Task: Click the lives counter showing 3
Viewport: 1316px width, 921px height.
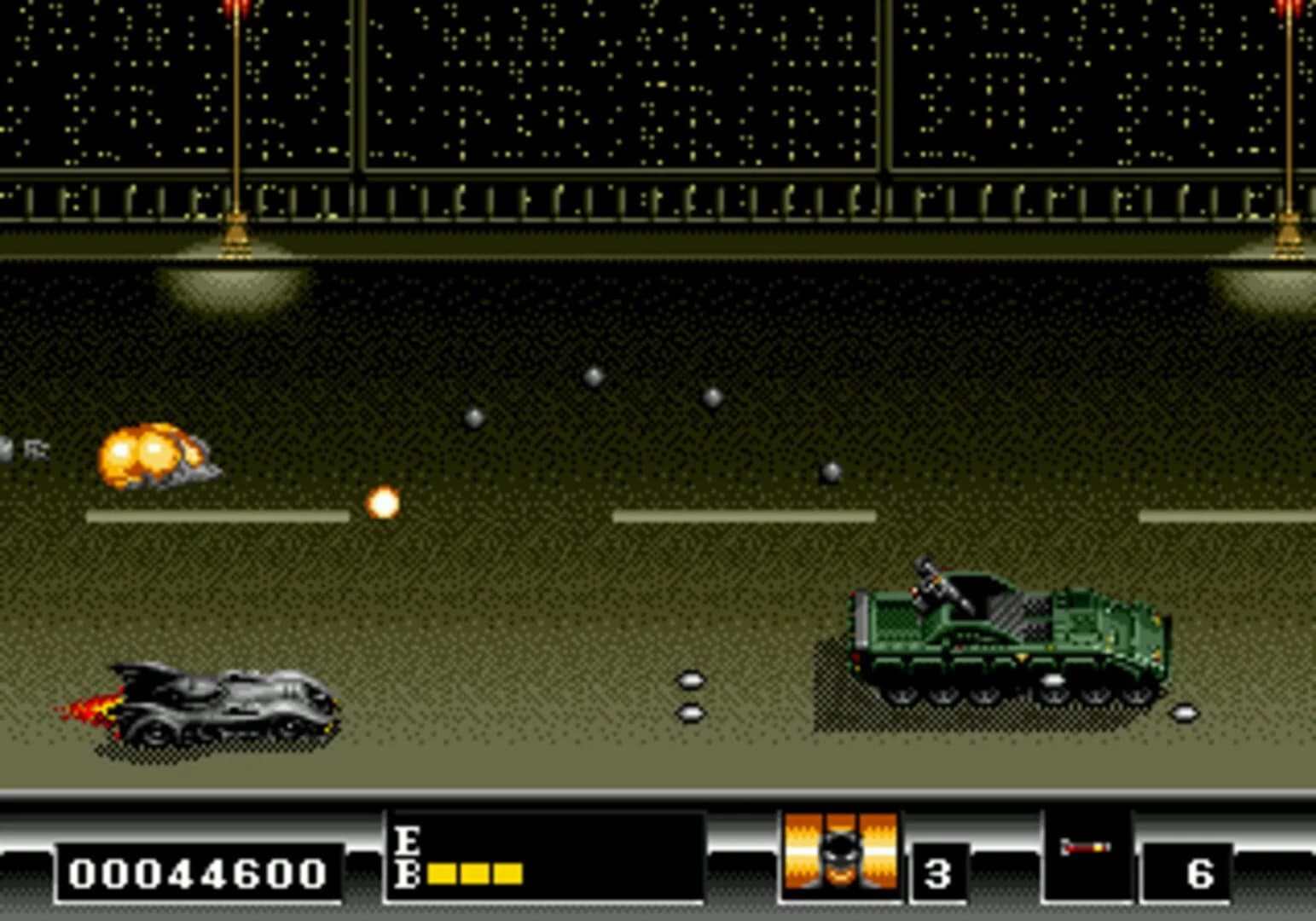Action: click(939, 873)
